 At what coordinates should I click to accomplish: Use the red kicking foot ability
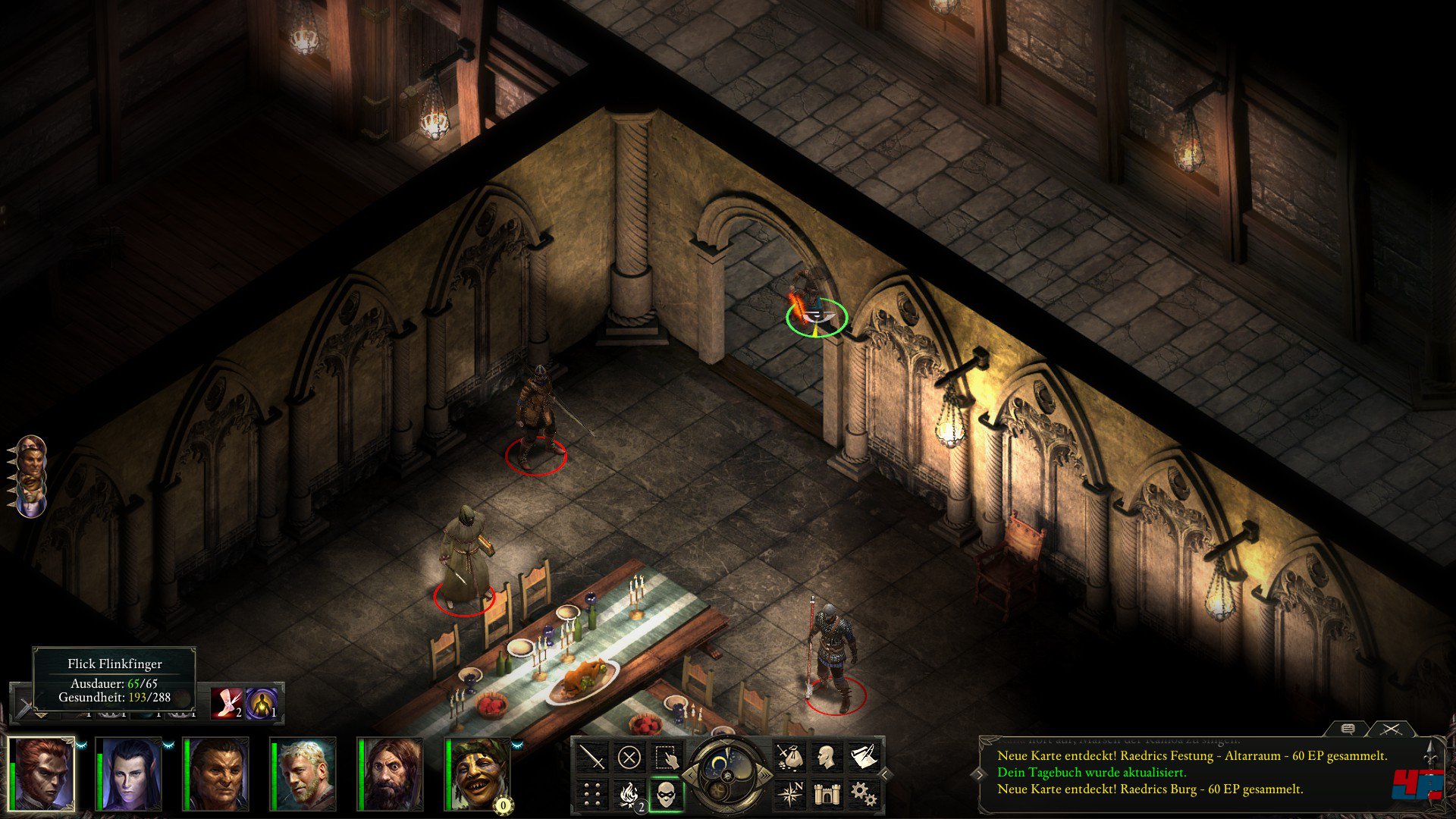[226, 703]
